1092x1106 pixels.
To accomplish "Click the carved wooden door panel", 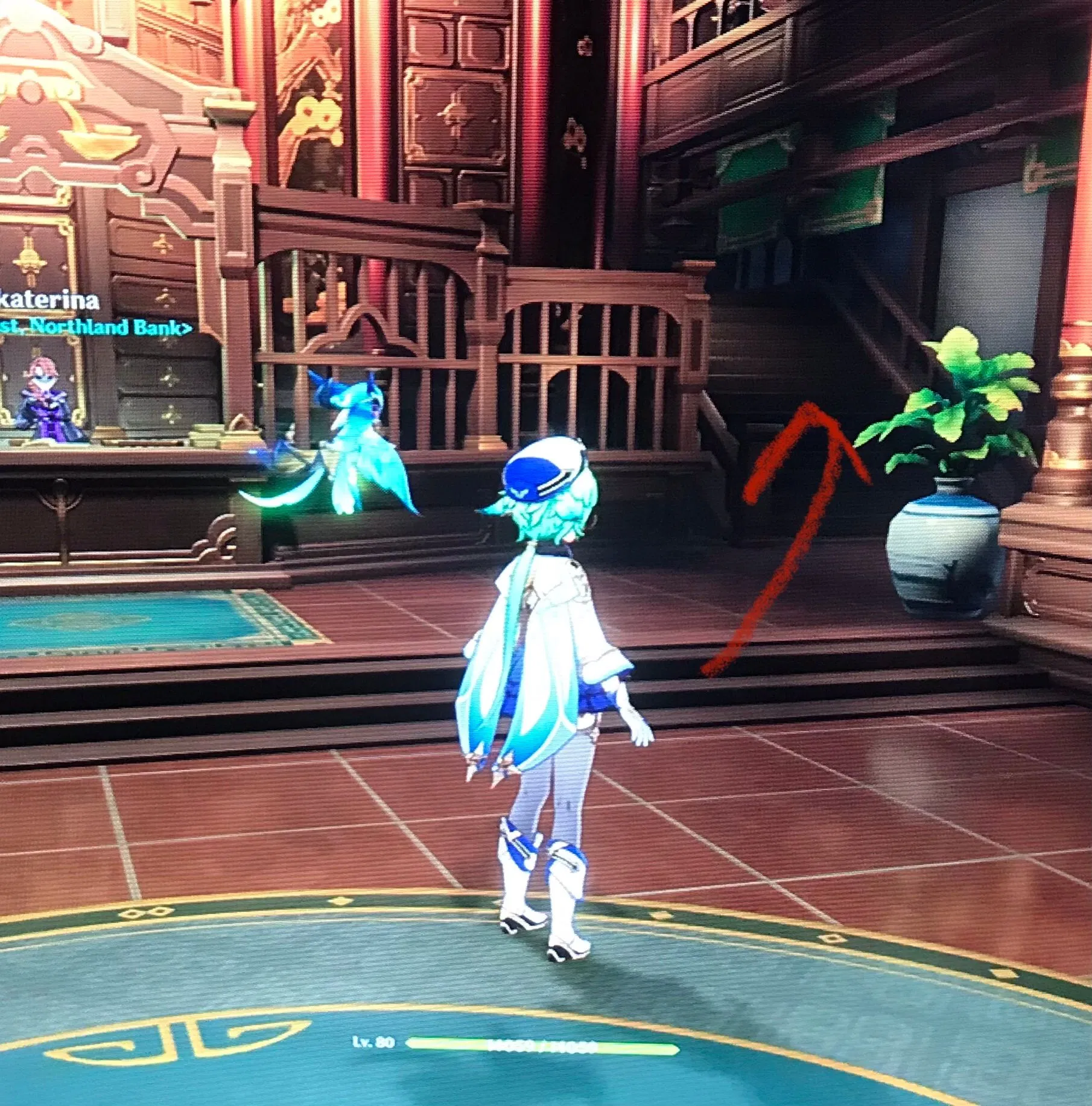I will point(452,121).
